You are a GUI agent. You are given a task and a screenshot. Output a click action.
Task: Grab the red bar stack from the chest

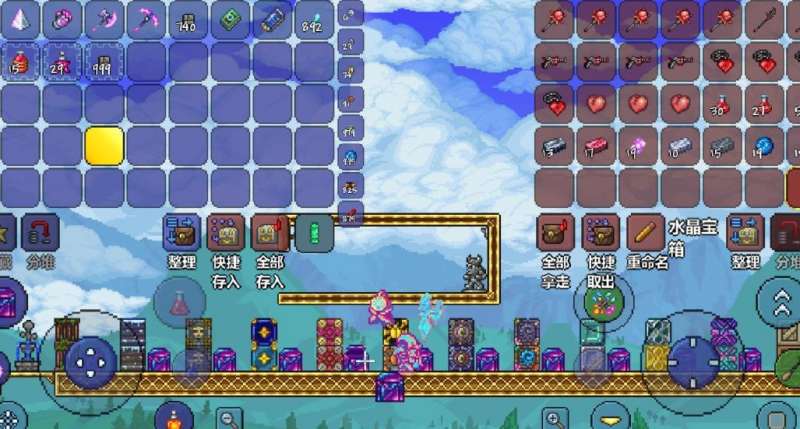coord(597,146)
